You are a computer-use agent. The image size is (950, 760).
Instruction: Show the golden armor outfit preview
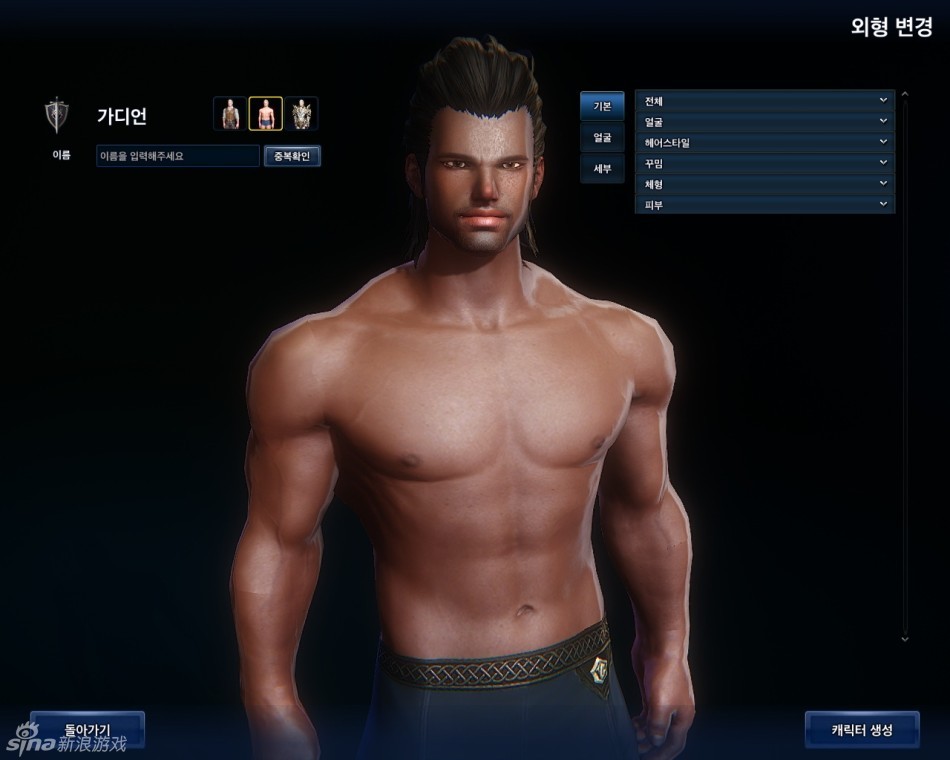pos(301,114)
